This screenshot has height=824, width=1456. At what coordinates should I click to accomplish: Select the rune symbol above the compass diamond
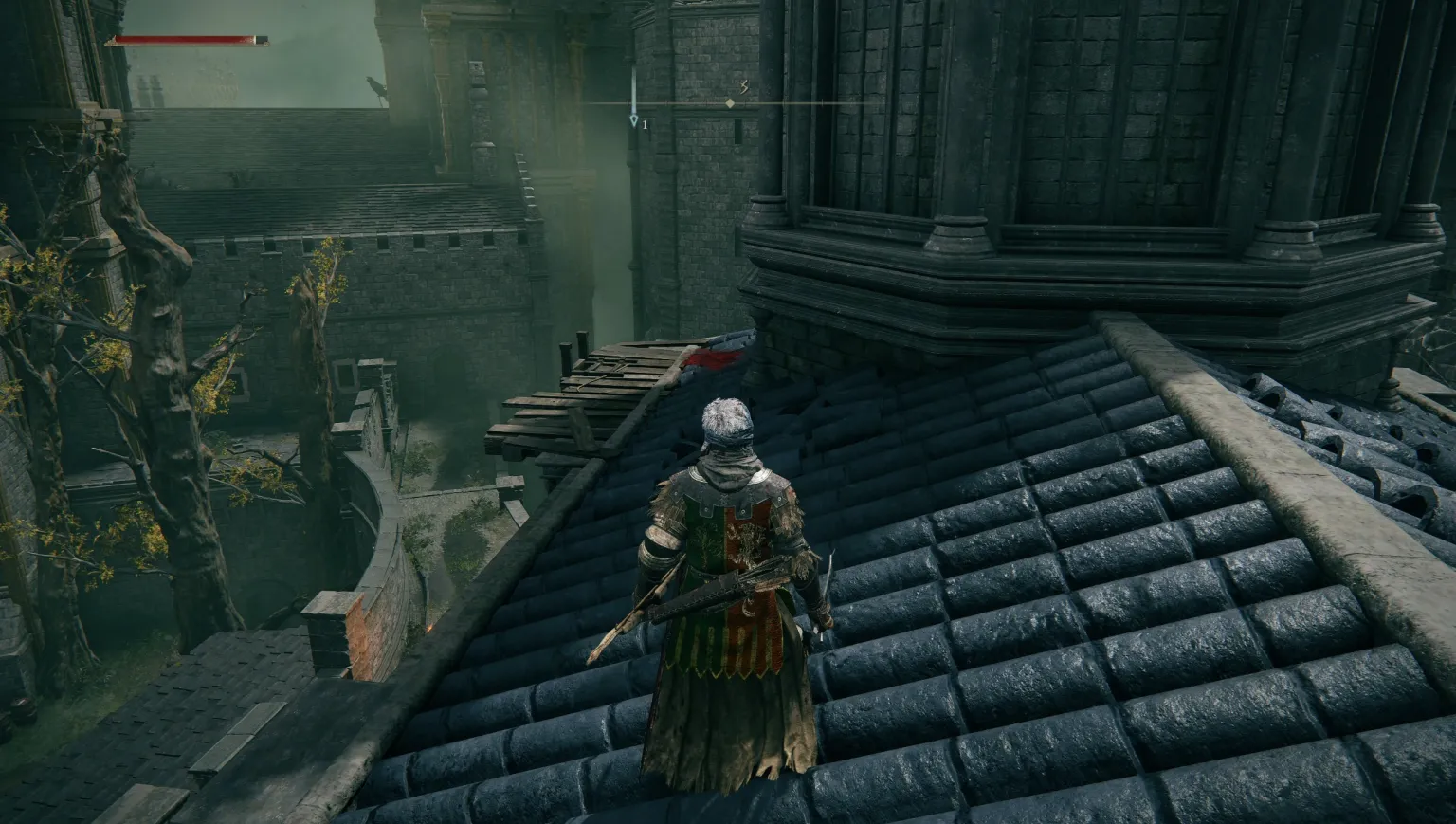click(743, 87)
